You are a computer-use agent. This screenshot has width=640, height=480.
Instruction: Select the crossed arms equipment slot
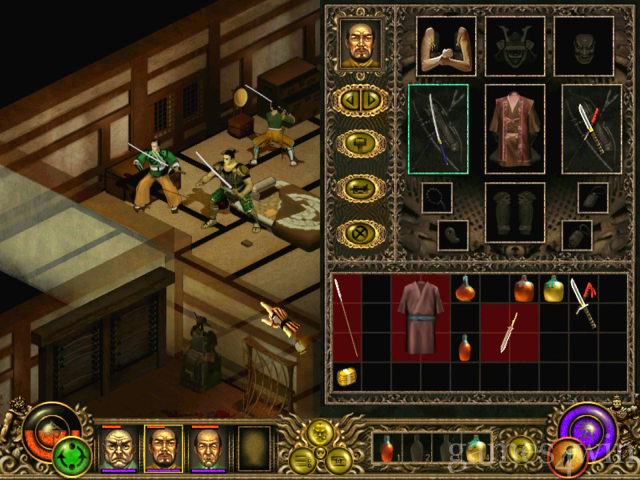click(x=445, y=45)
